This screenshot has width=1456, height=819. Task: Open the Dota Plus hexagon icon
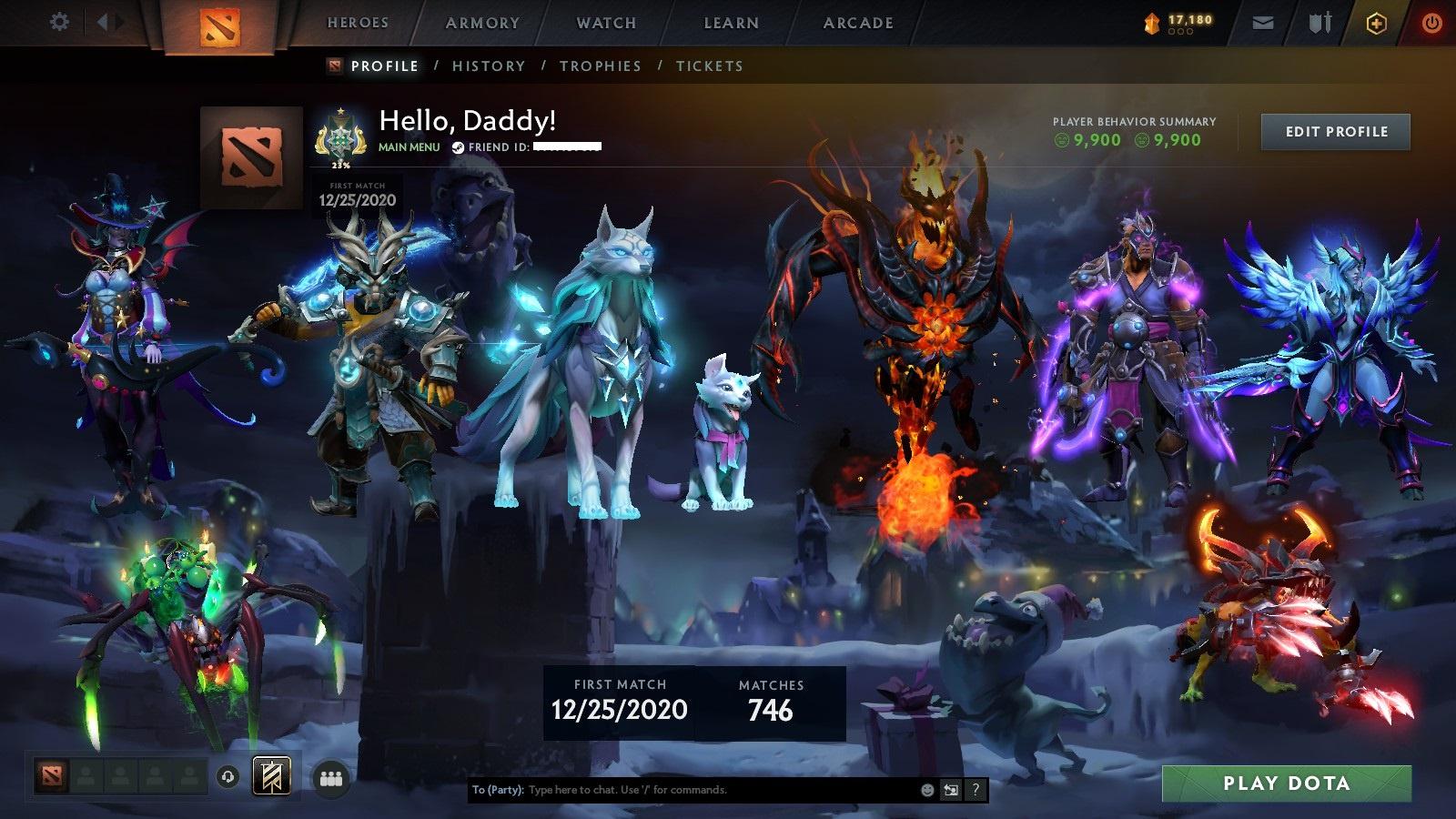(x=1376, y=22)
